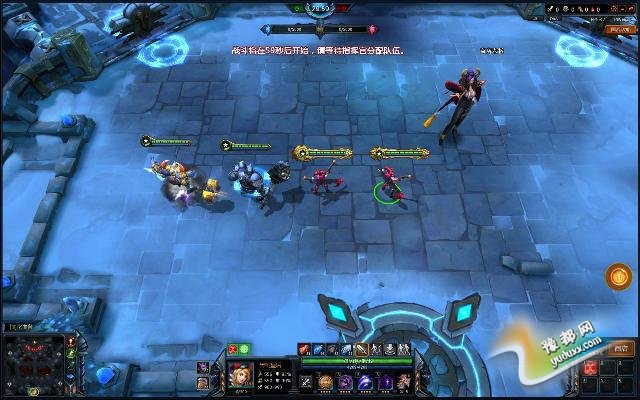Select the blonde hero portrait
Viewport: 640px width, 400px height.
[x=240, y=375]
